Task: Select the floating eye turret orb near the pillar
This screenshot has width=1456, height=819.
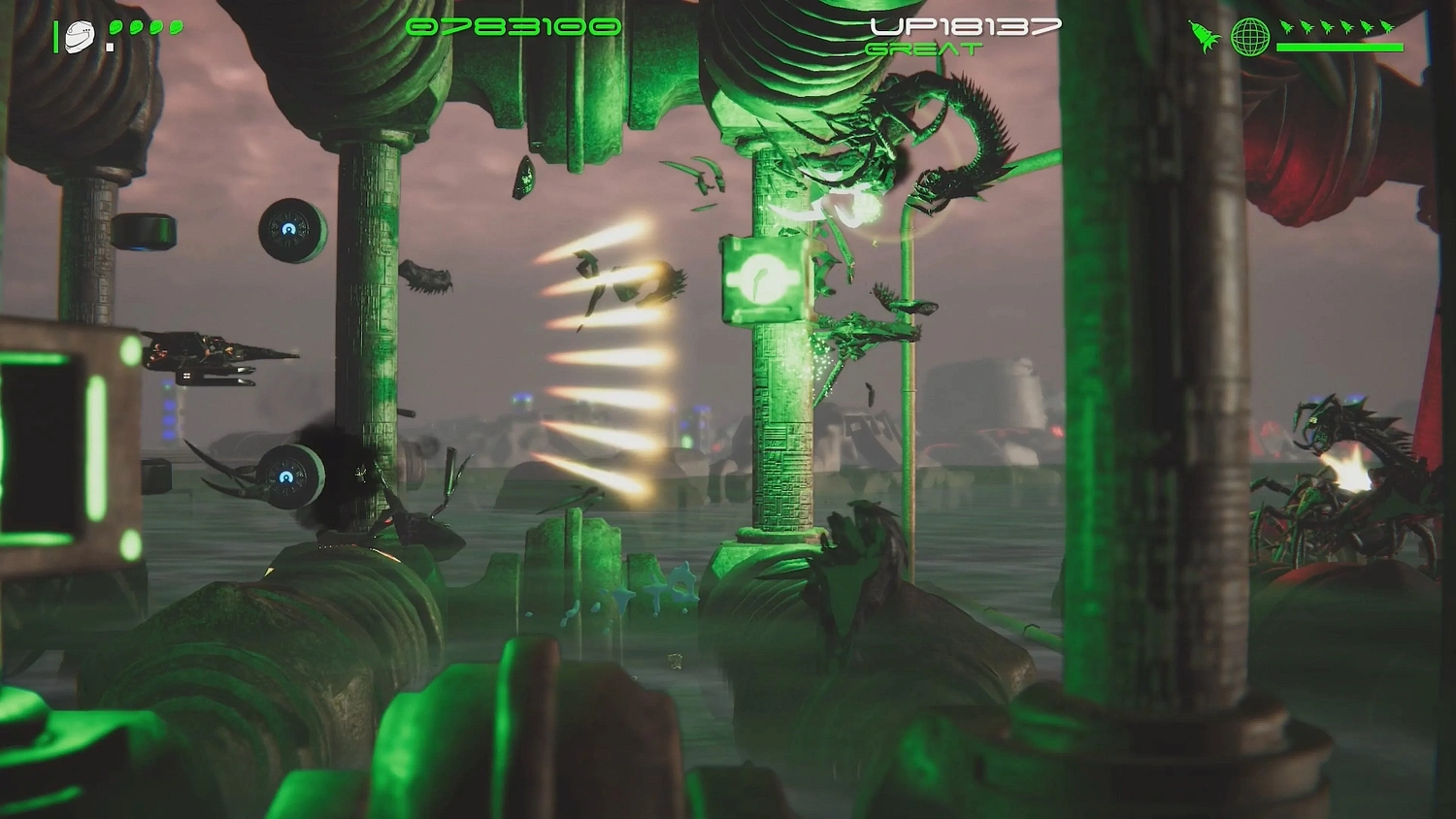Action: tap(289, 230)
